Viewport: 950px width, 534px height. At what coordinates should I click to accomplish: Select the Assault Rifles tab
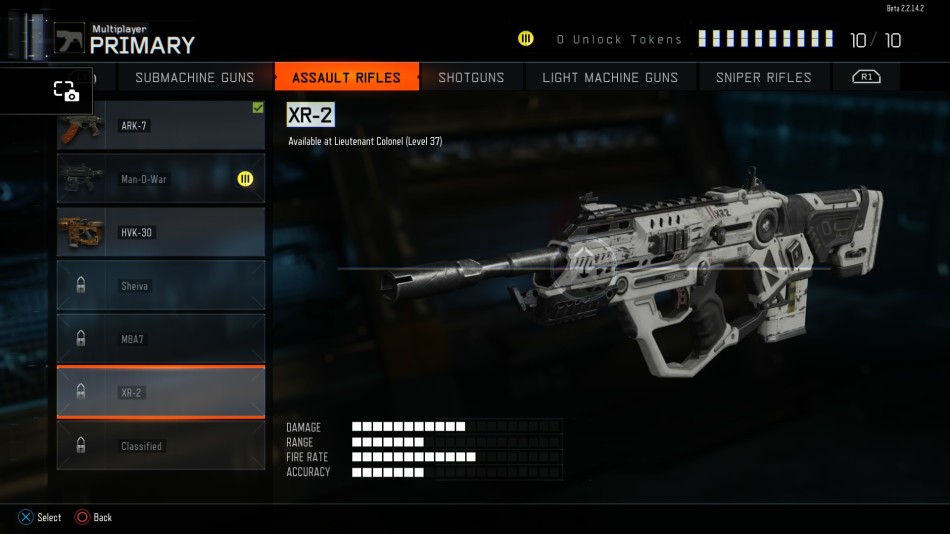click(x=346, y=77)
